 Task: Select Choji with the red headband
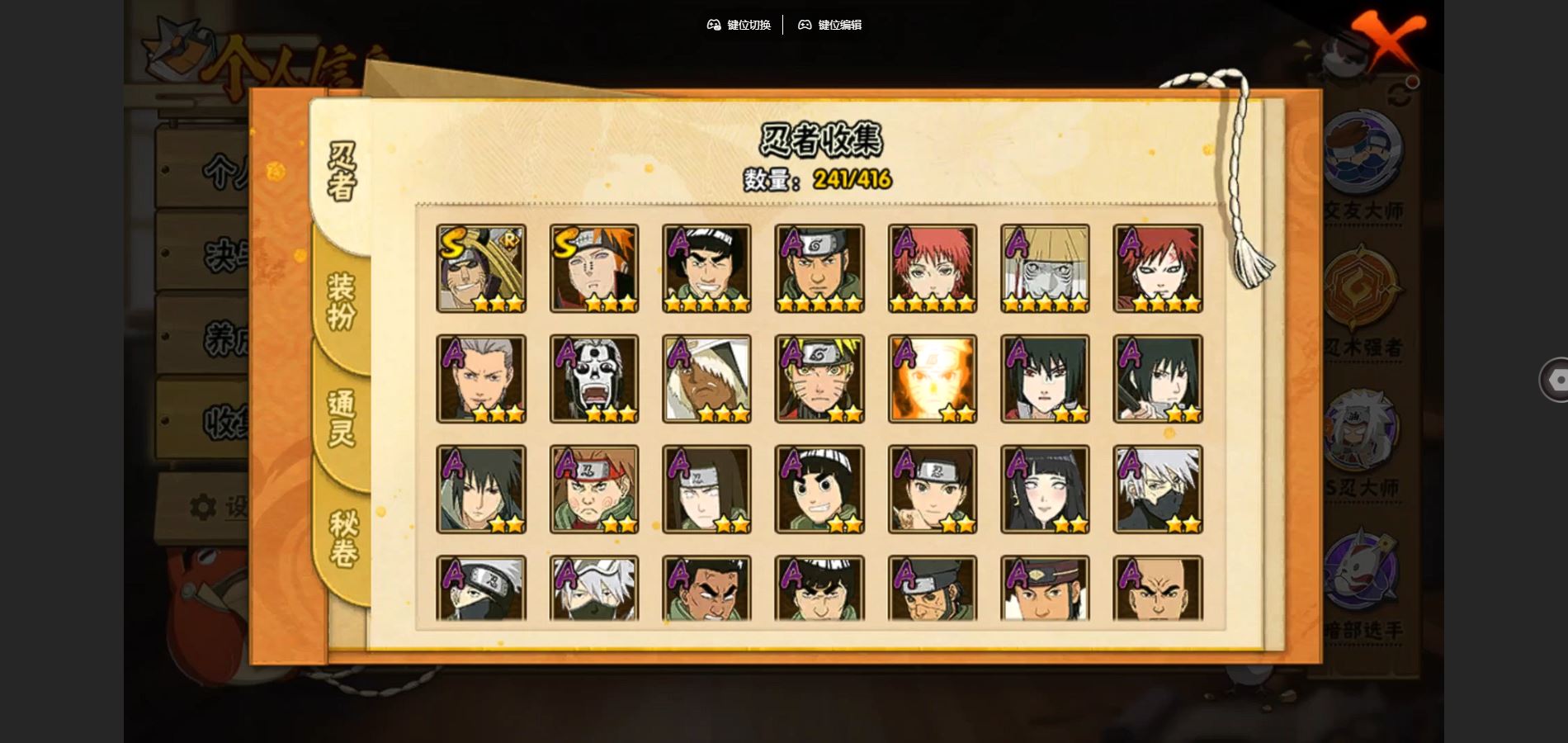click(x=594, y=490)
